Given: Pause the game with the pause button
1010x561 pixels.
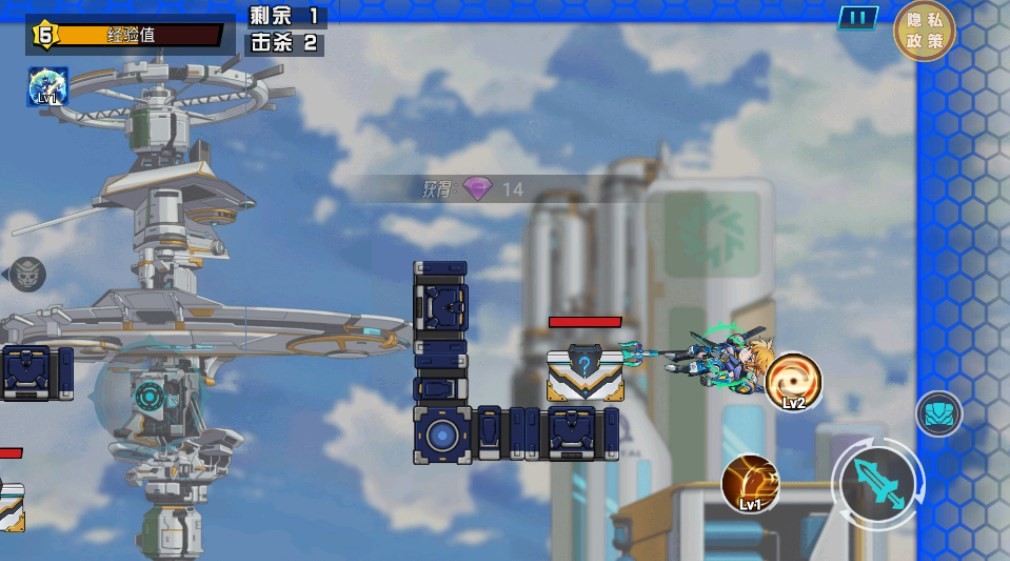Looking at the screenshot, I should tap(857, 18).
